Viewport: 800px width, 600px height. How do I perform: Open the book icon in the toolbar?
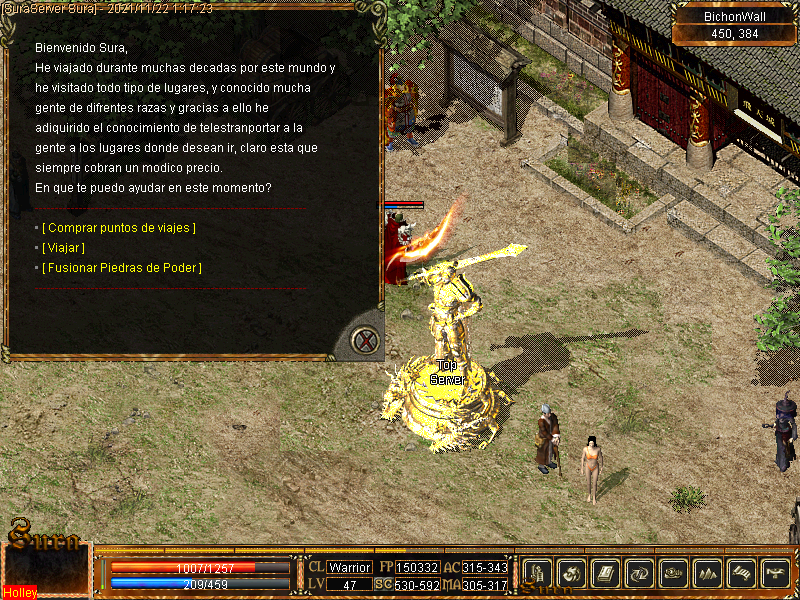coord(605,573)
